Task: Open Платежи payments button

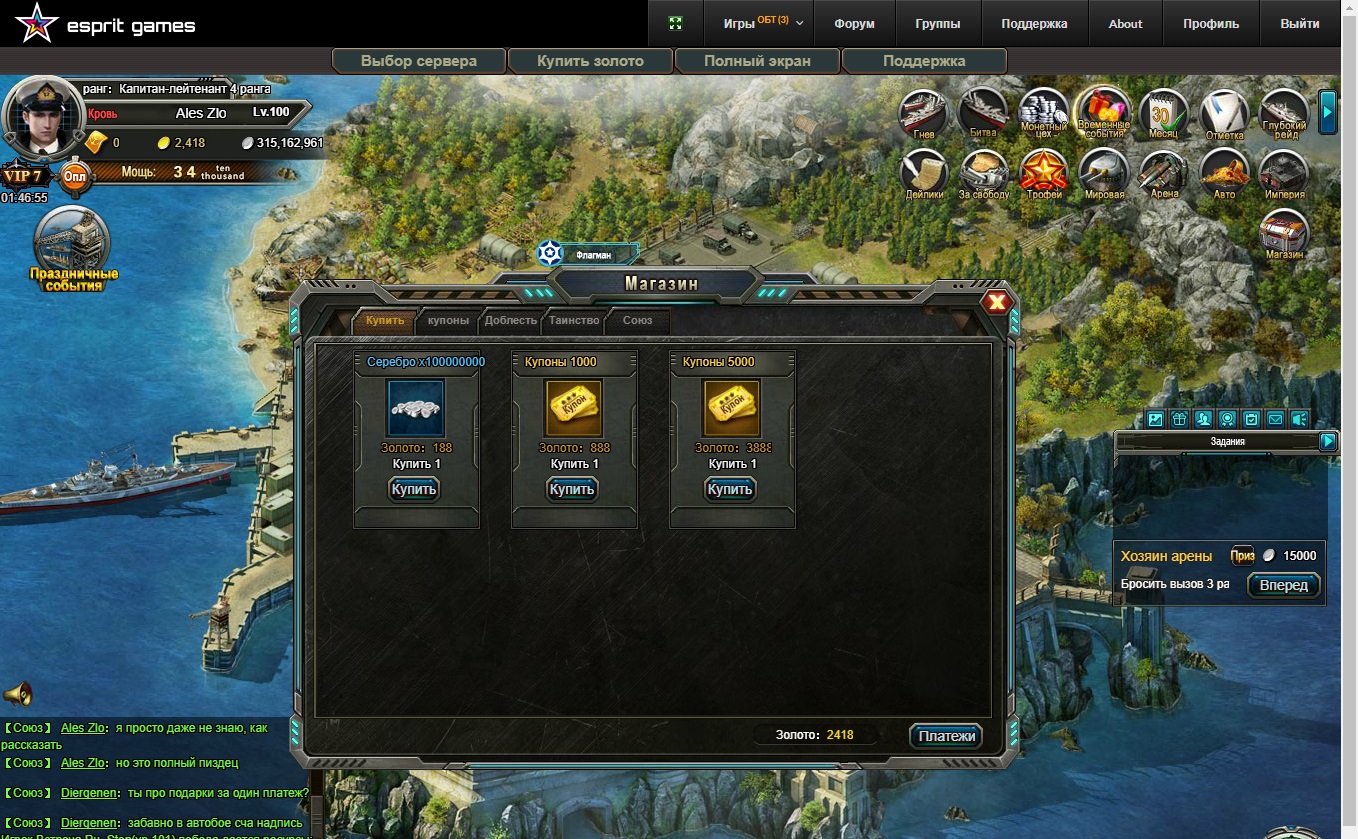Action: [946, 736]
